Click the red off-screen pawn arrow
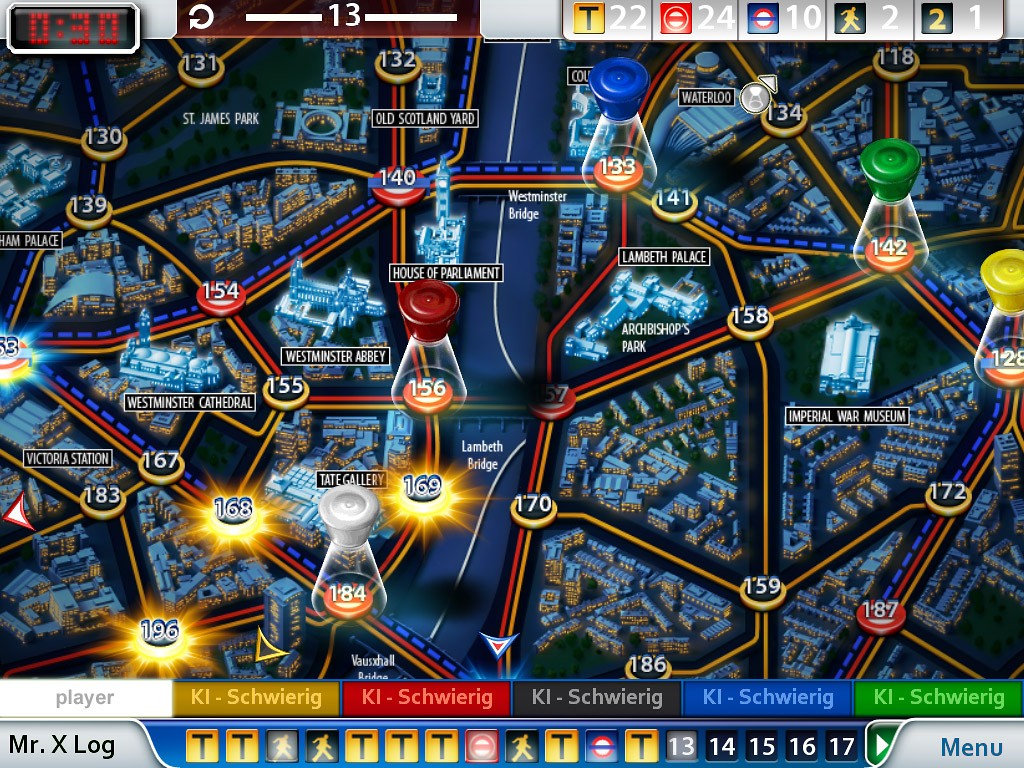 [18, 514]
